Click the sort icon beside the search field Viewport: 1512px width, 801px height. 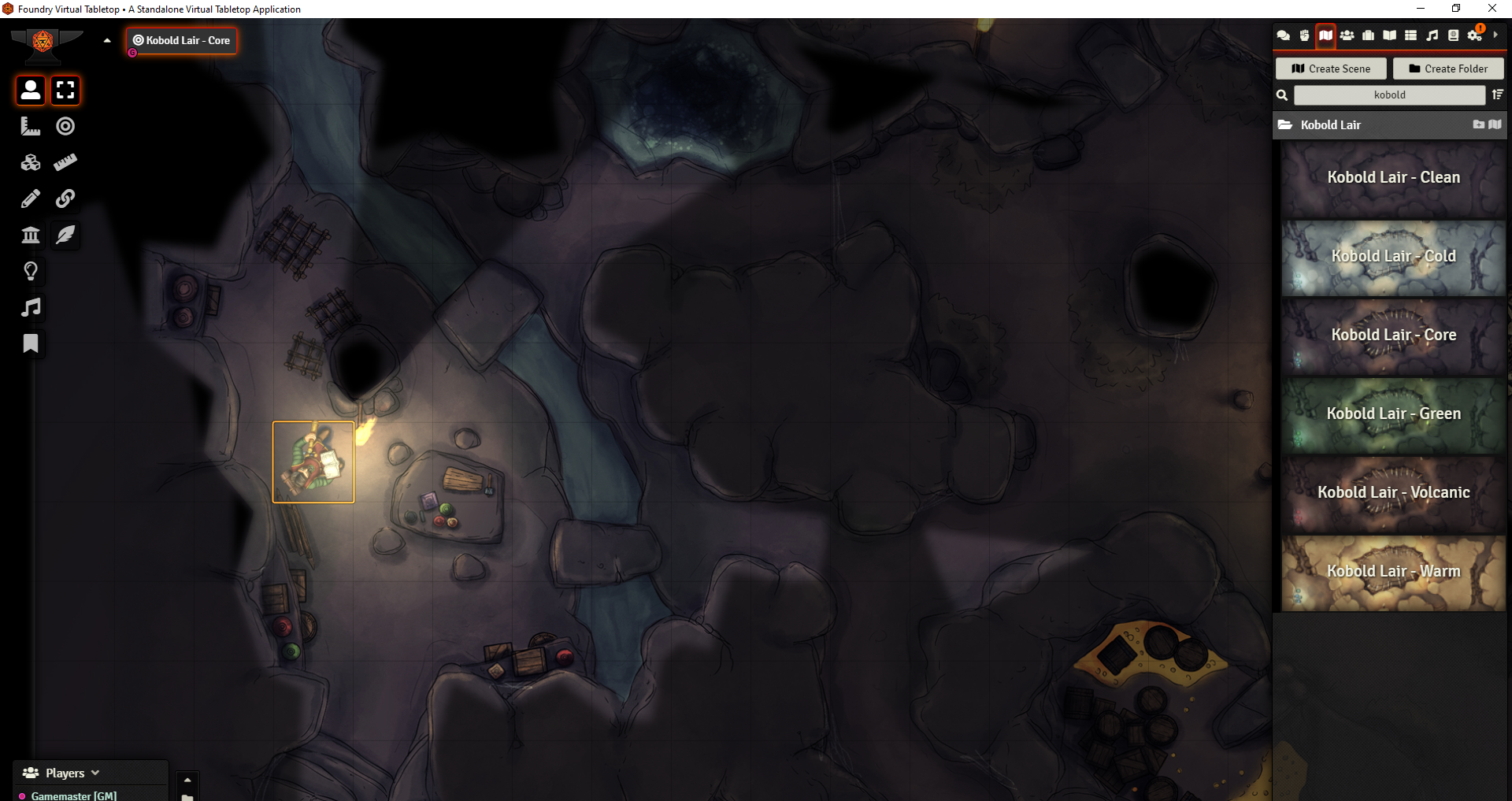pos(1497,95)
